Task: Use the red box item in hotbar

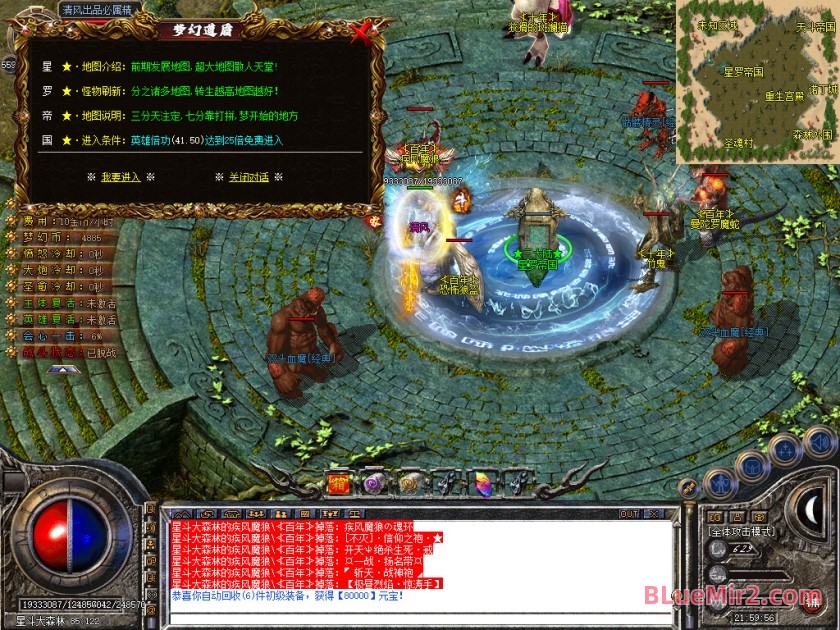Action: click(339, 485)
